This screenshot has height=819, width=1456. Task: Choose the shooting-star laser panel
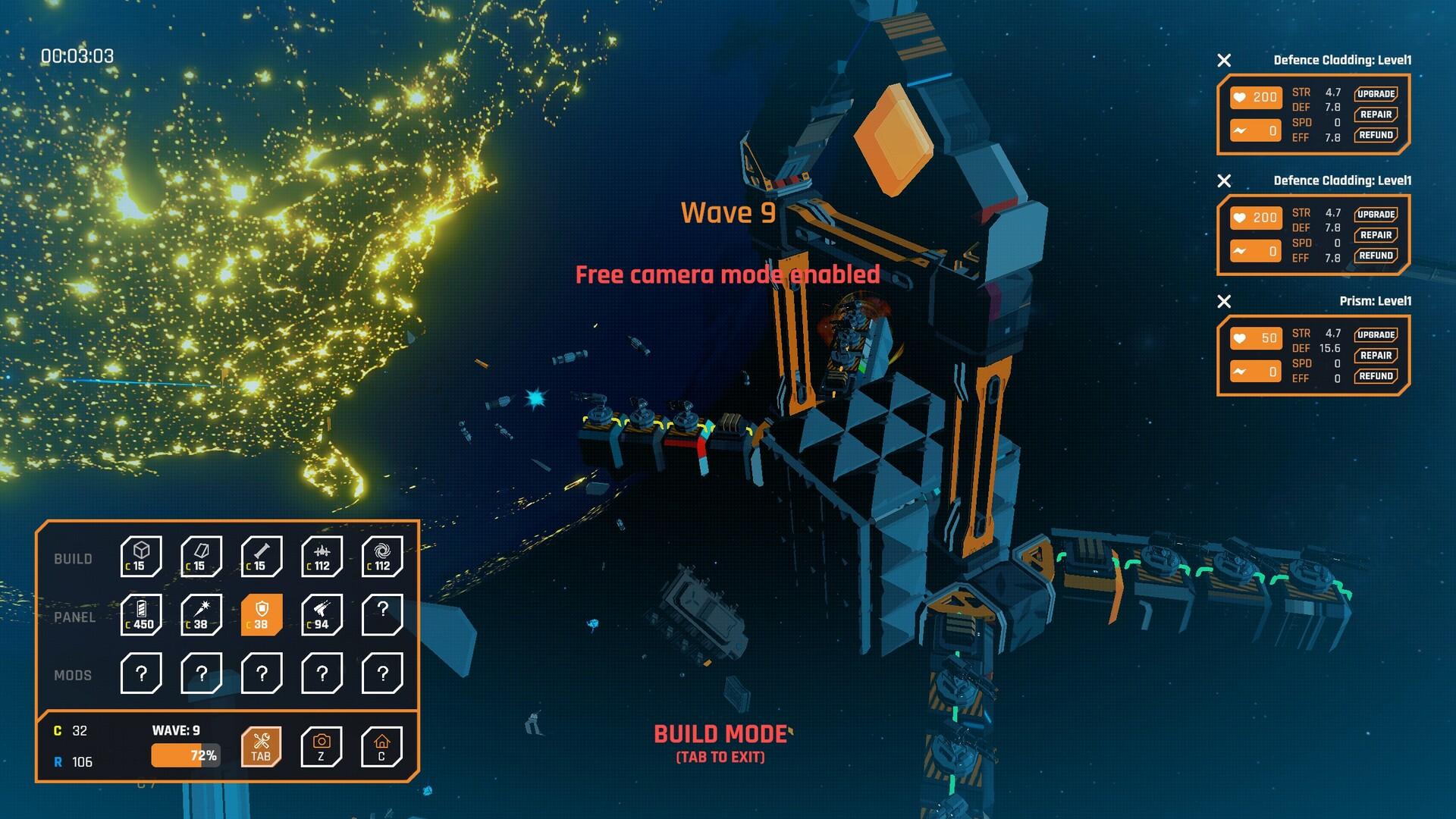(x=201, y=614)
